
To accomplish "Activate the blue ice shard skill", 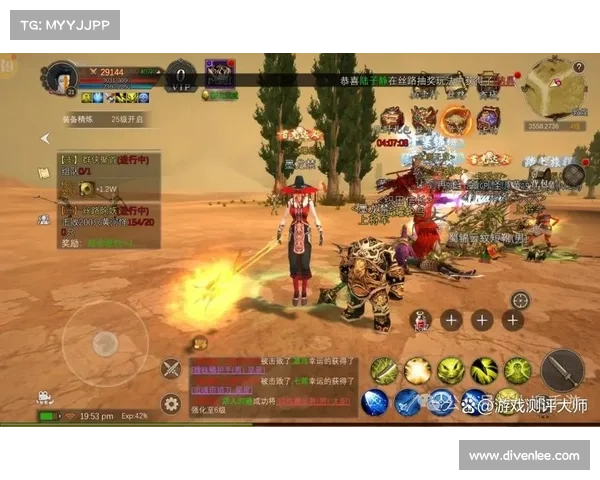I will coord(374,402).
